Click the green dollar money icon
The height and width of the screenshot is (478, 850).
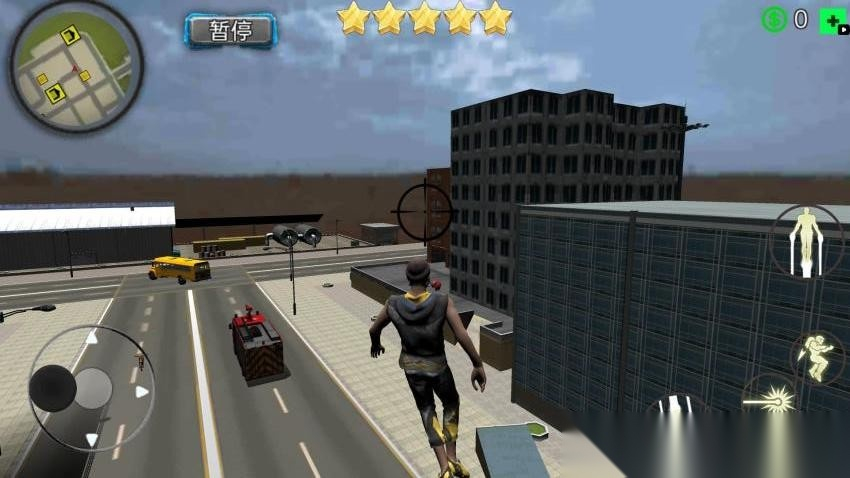[x=773, y=19]
